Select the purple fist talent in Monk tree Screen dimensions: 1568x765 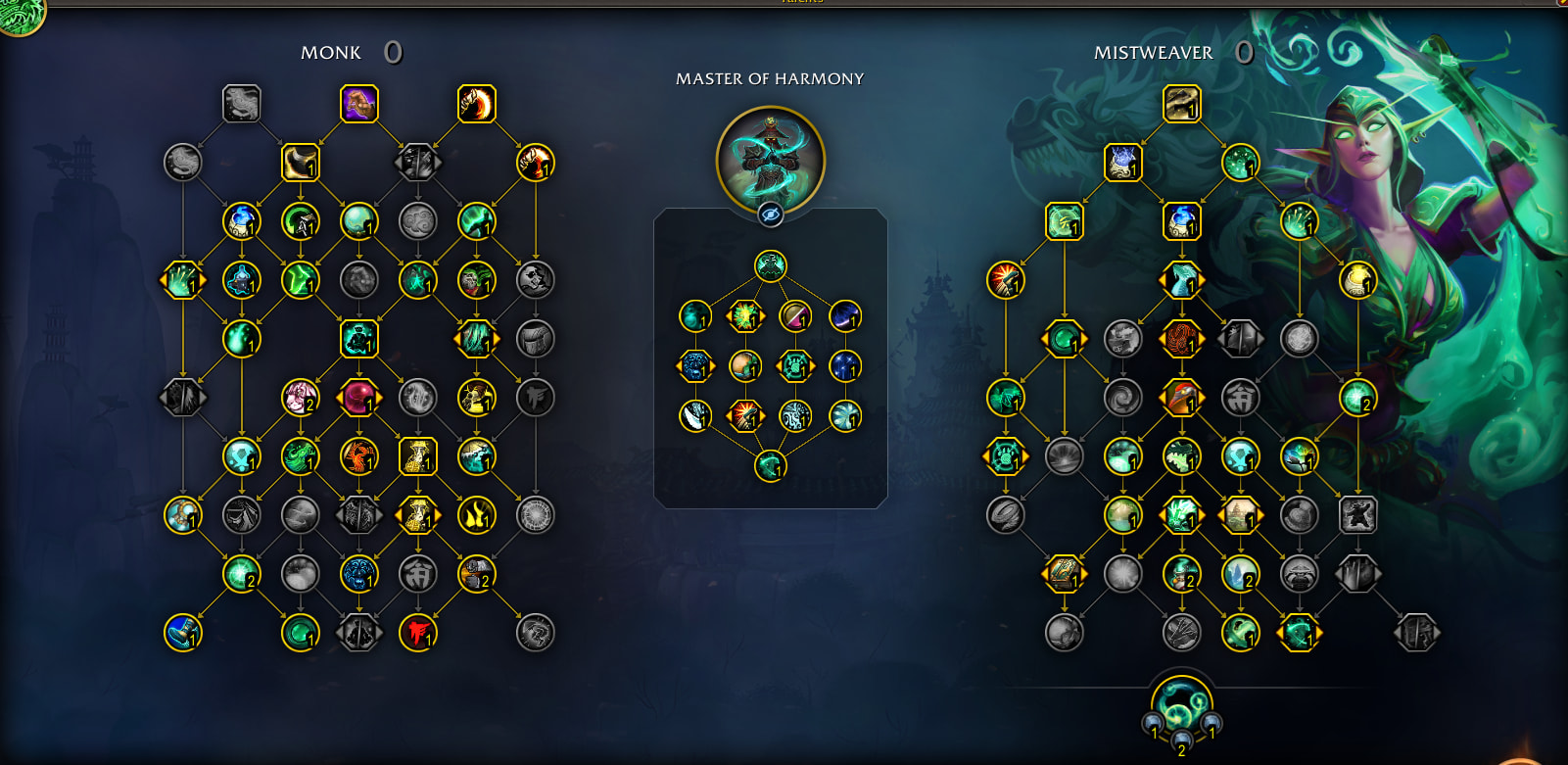click(x=359, y=104)
